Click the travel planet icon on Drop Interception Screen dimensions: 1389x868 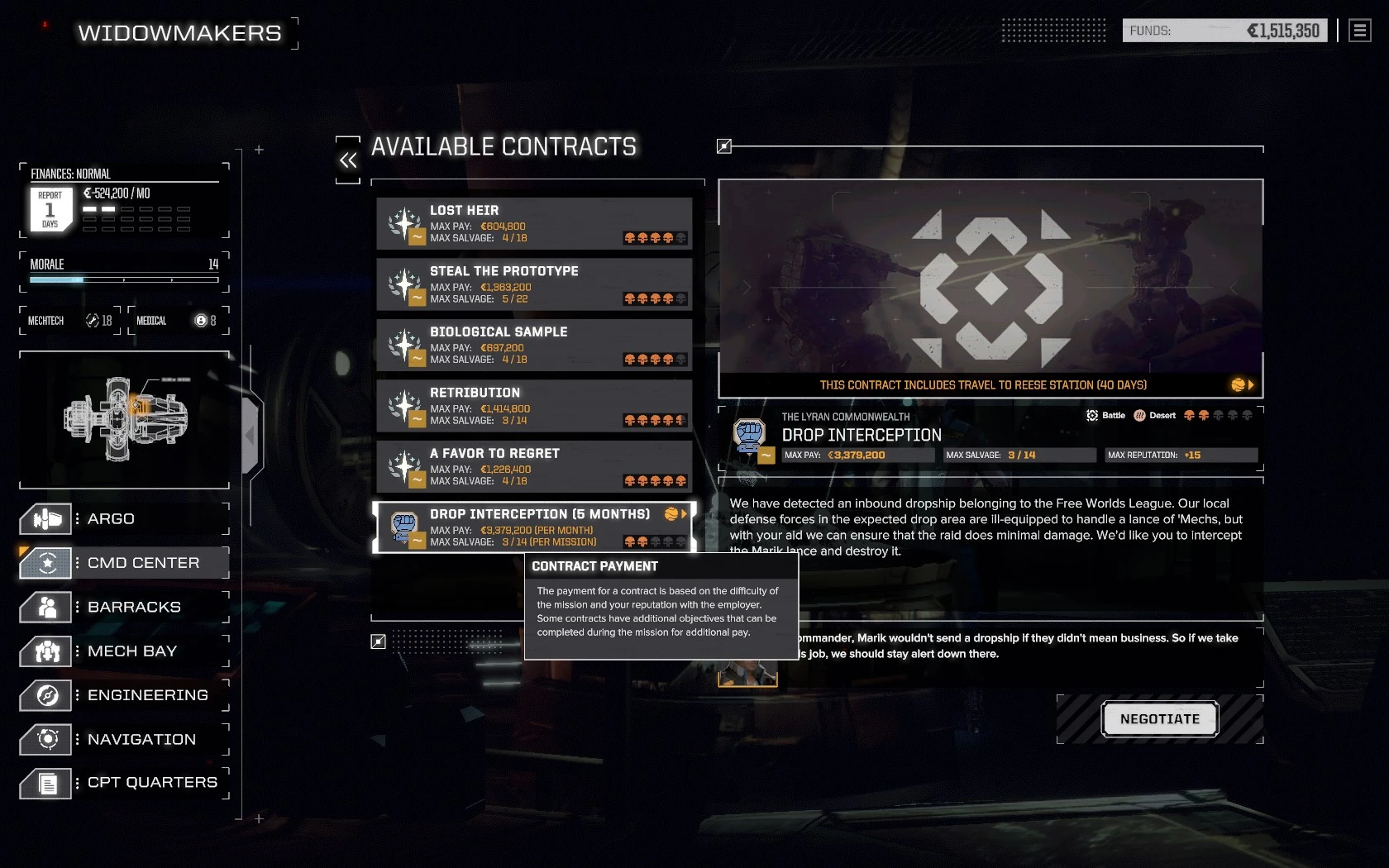pos(671,513)
